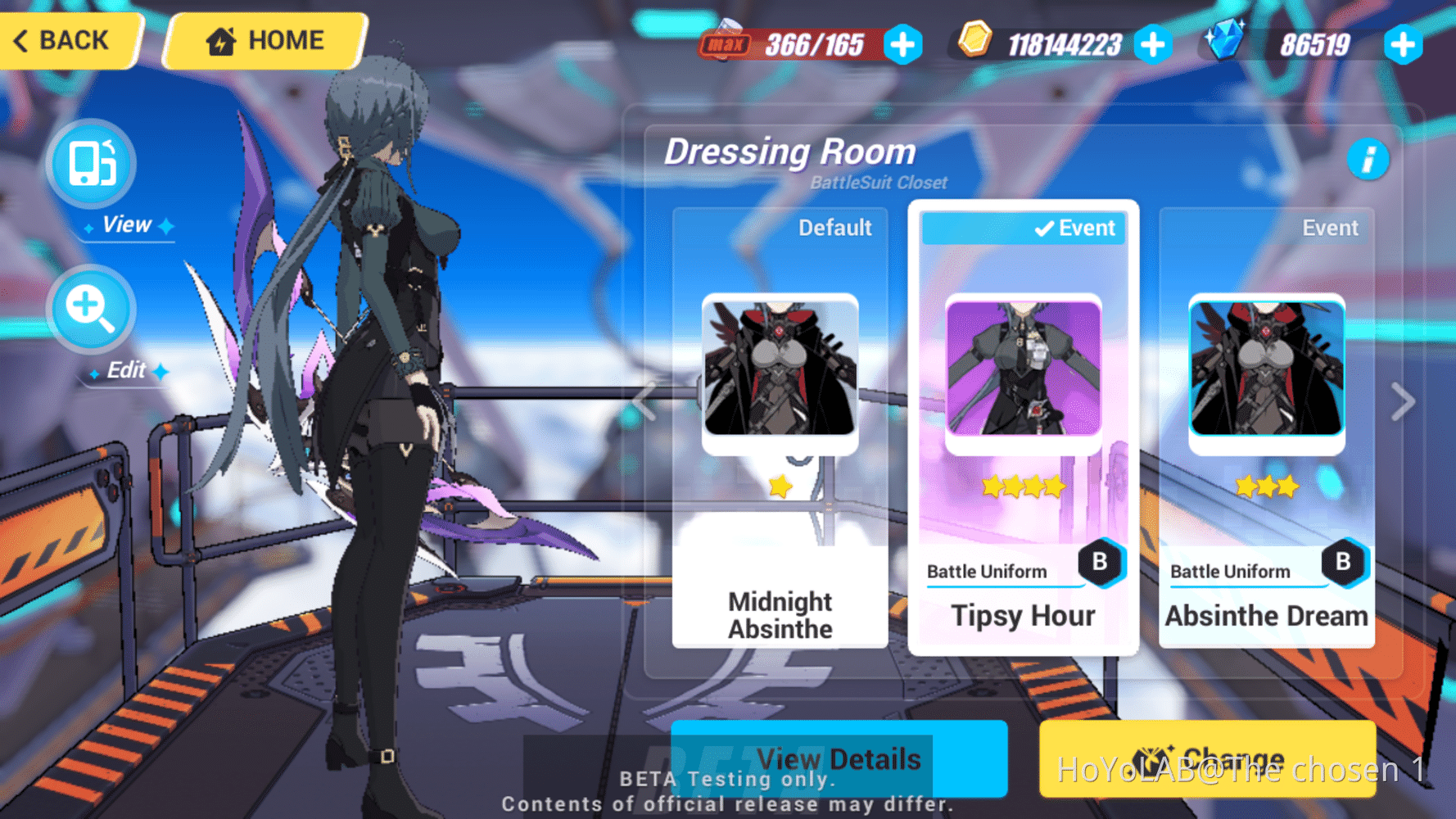Open View Details for selected outfit

click(x=838, y=759)
